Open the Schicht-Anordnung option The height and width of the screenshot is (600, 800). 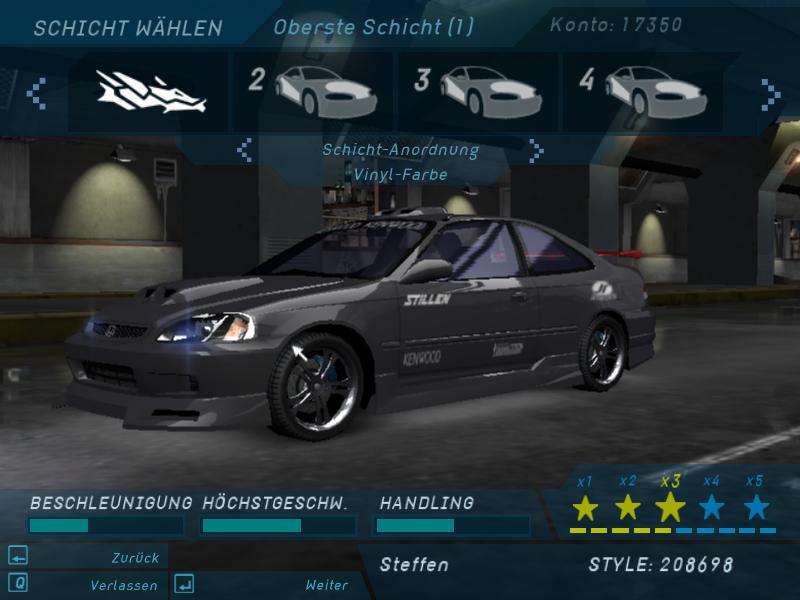(400, 150)
